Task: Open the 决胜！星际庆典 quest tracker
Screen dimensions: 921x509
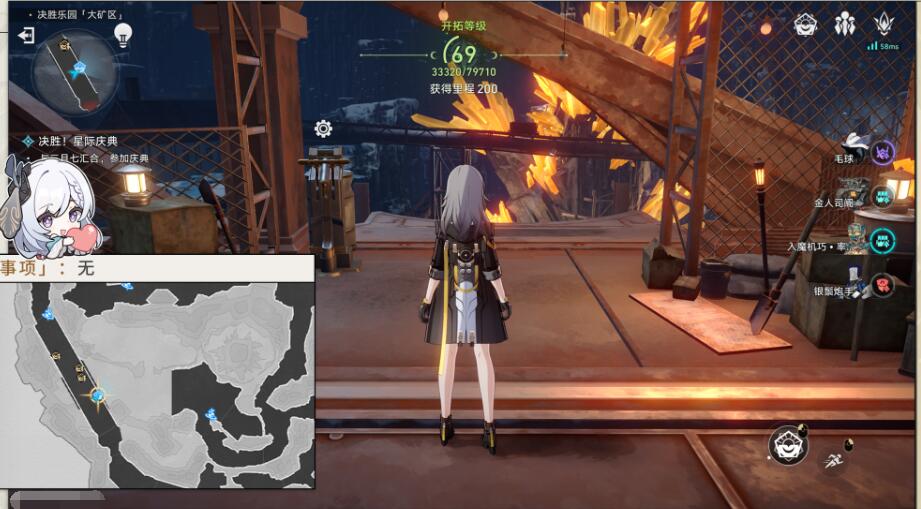Action: tap(85, 142)
